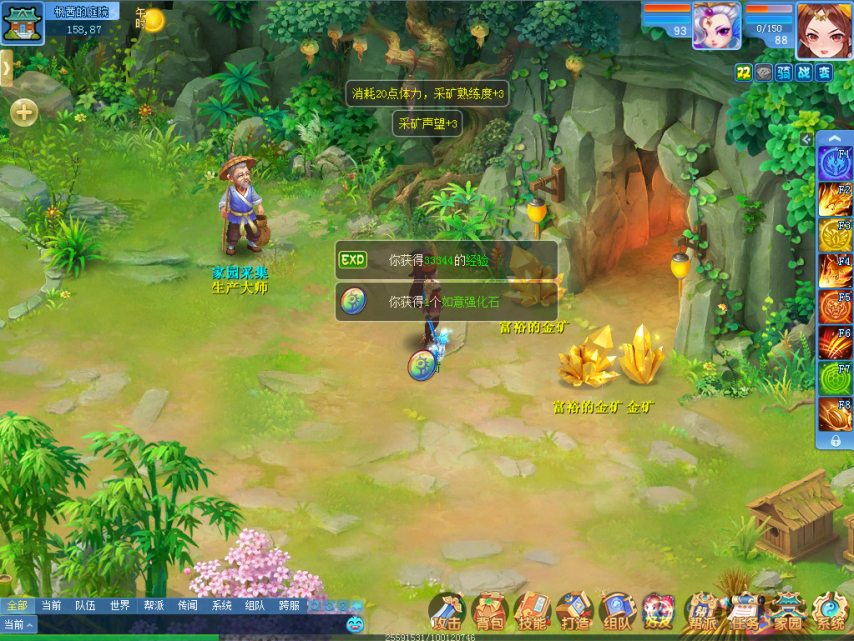Click the 骑 mount status icon
This screenshot has width=854, height=641.
click(x=783, y=72)
